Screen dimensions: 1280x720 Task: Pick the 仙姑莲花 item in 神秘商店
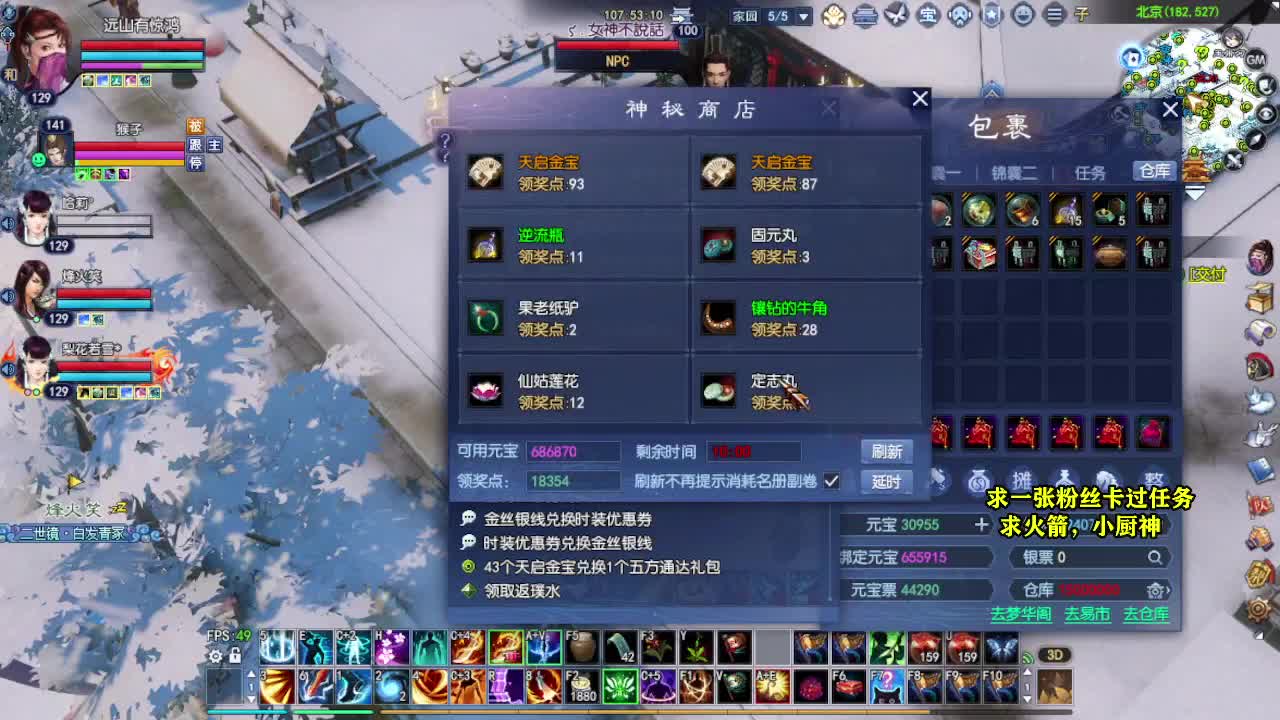click(486, 390)
